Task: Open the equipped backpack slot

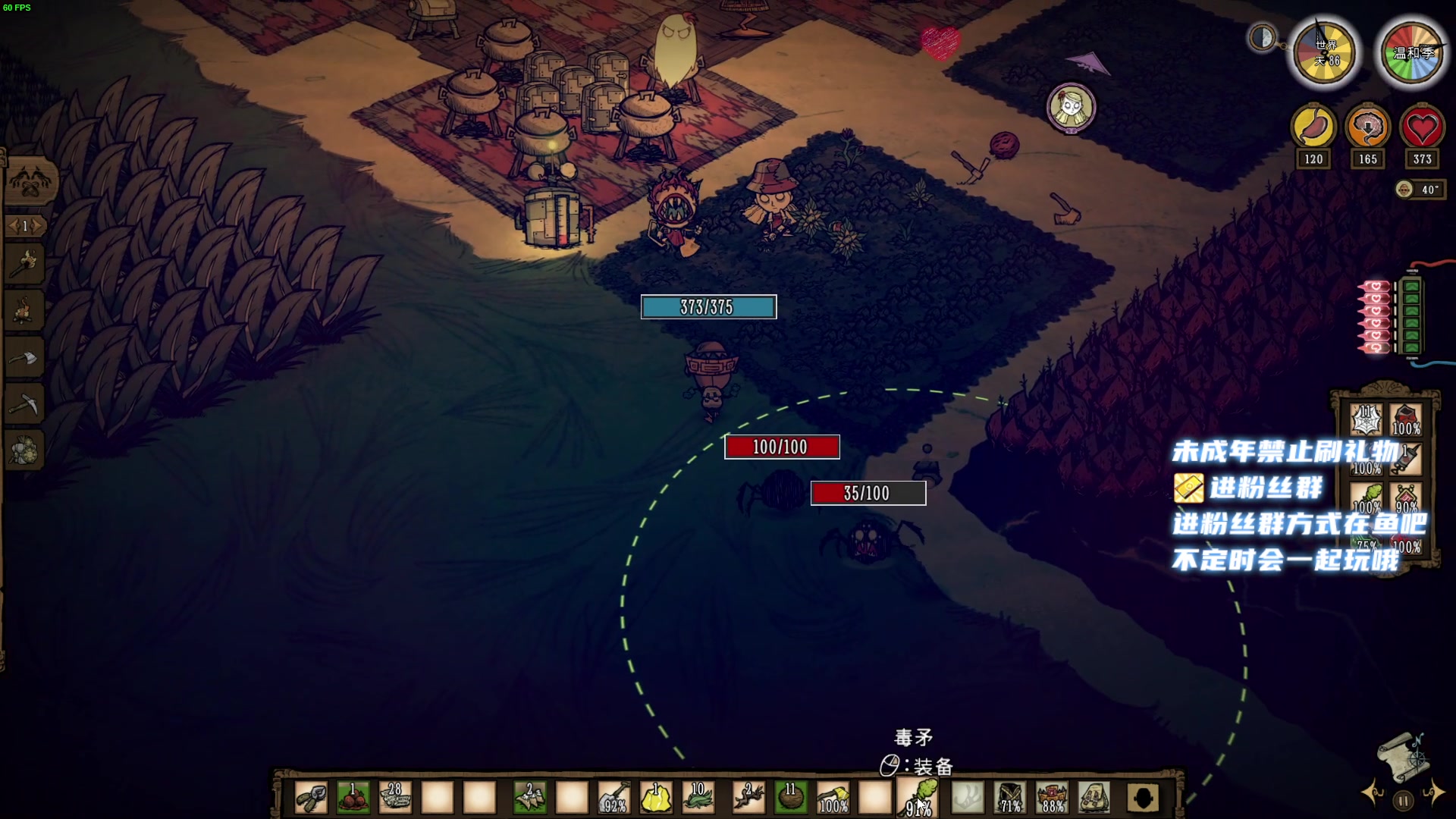Action: click(1094, 798)
